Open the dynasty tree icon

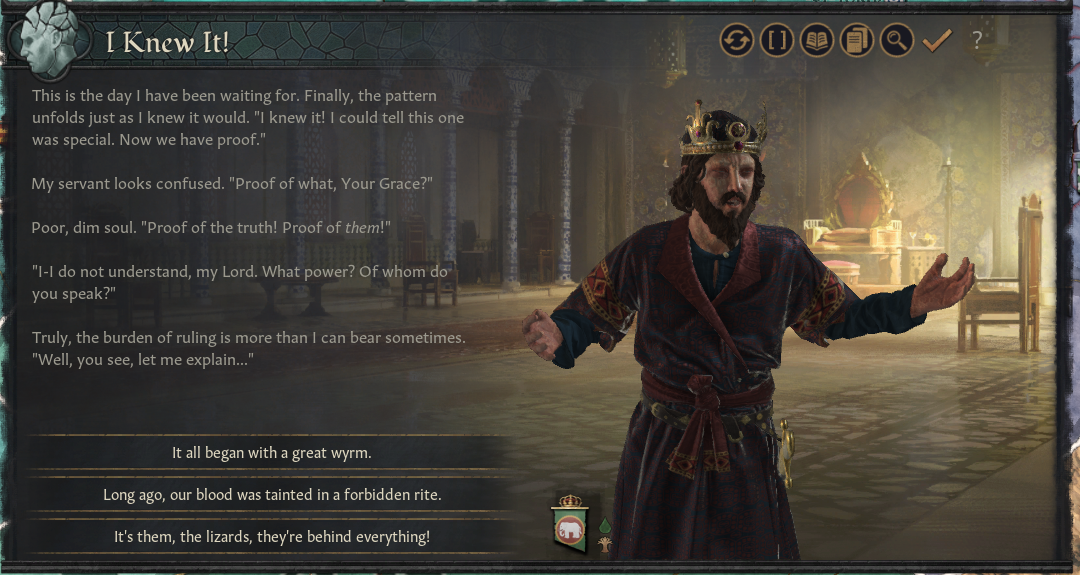[x=604, y=545]
